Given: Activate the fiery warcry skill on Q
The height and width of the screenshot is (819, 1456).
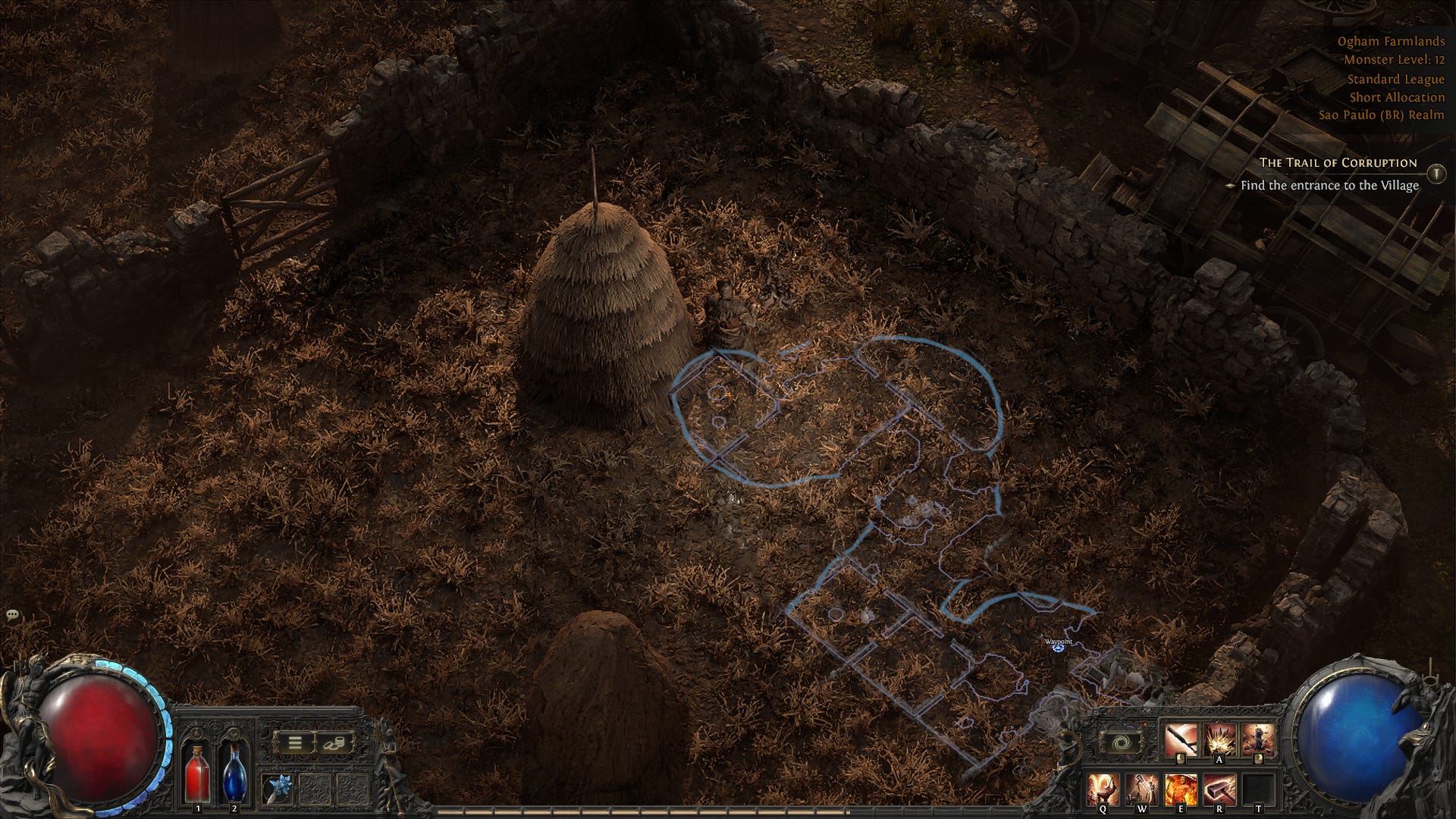Looking at the screenshot, I should pos(1103,789).
